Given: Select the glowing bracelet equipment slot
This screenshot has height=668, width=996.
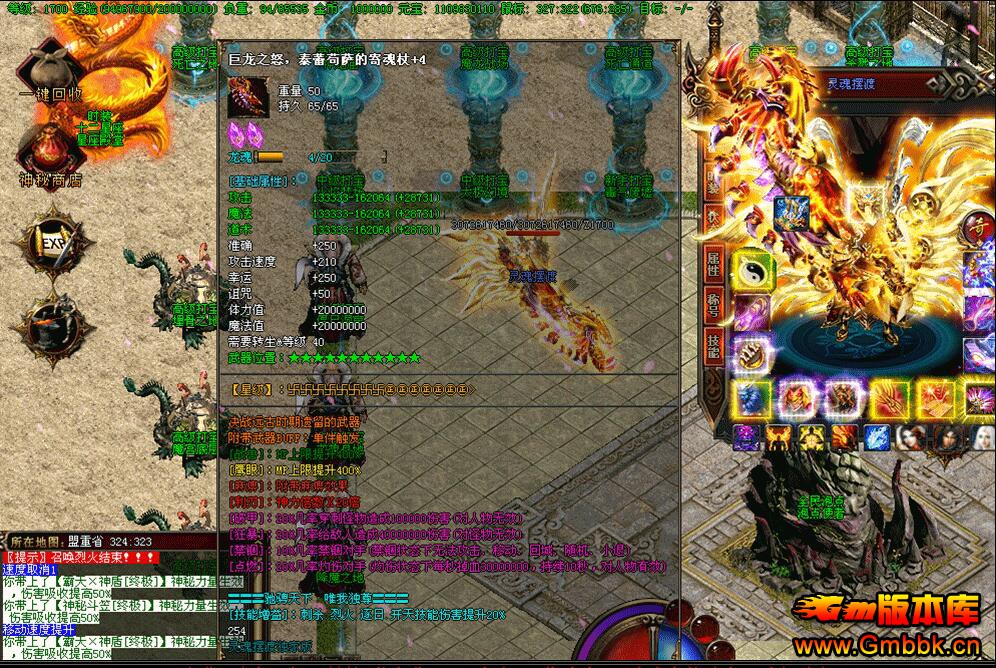Looking at the screenshot, I should [x=749, y=352].
